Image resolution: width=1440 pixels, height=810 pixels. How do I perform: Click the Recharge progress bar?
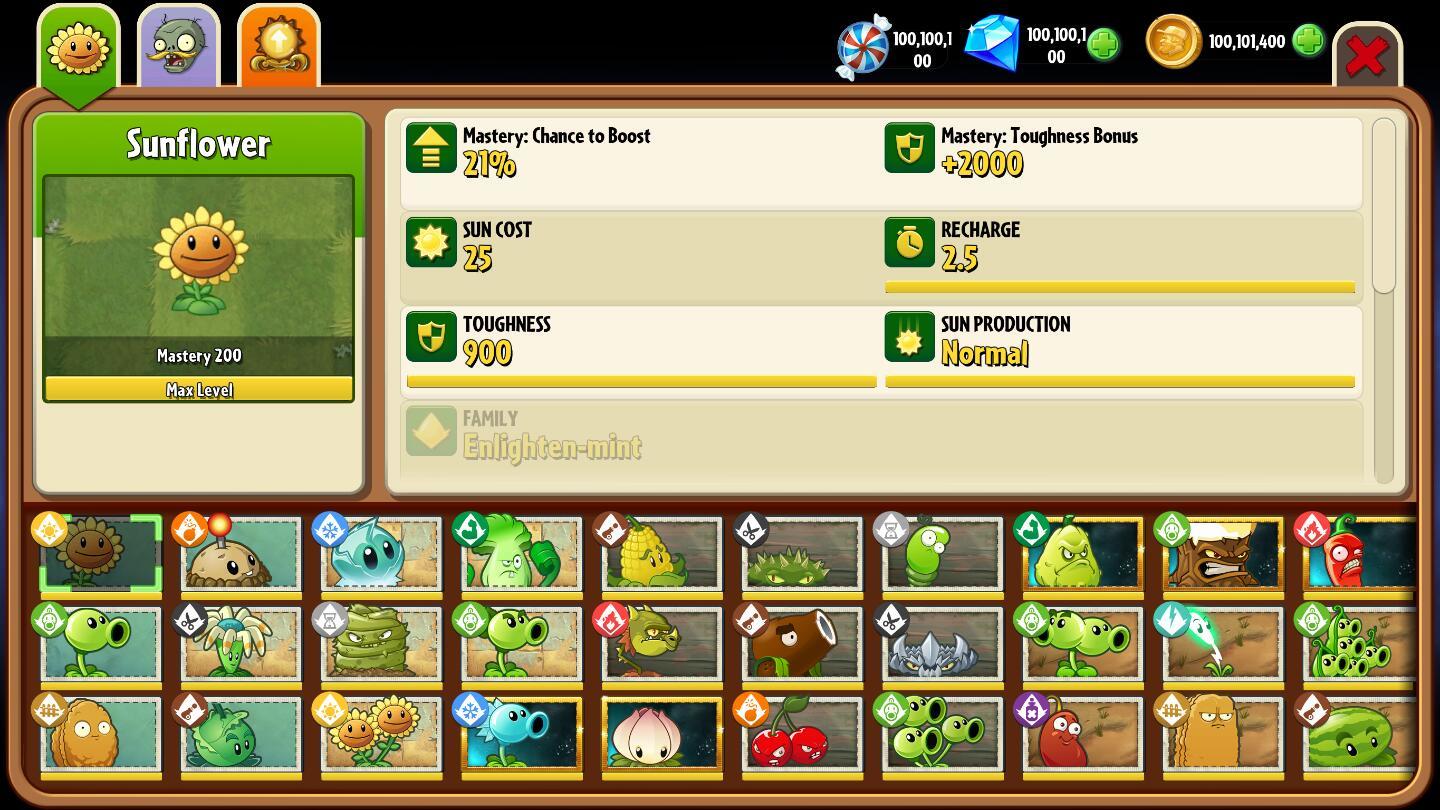1119,287
